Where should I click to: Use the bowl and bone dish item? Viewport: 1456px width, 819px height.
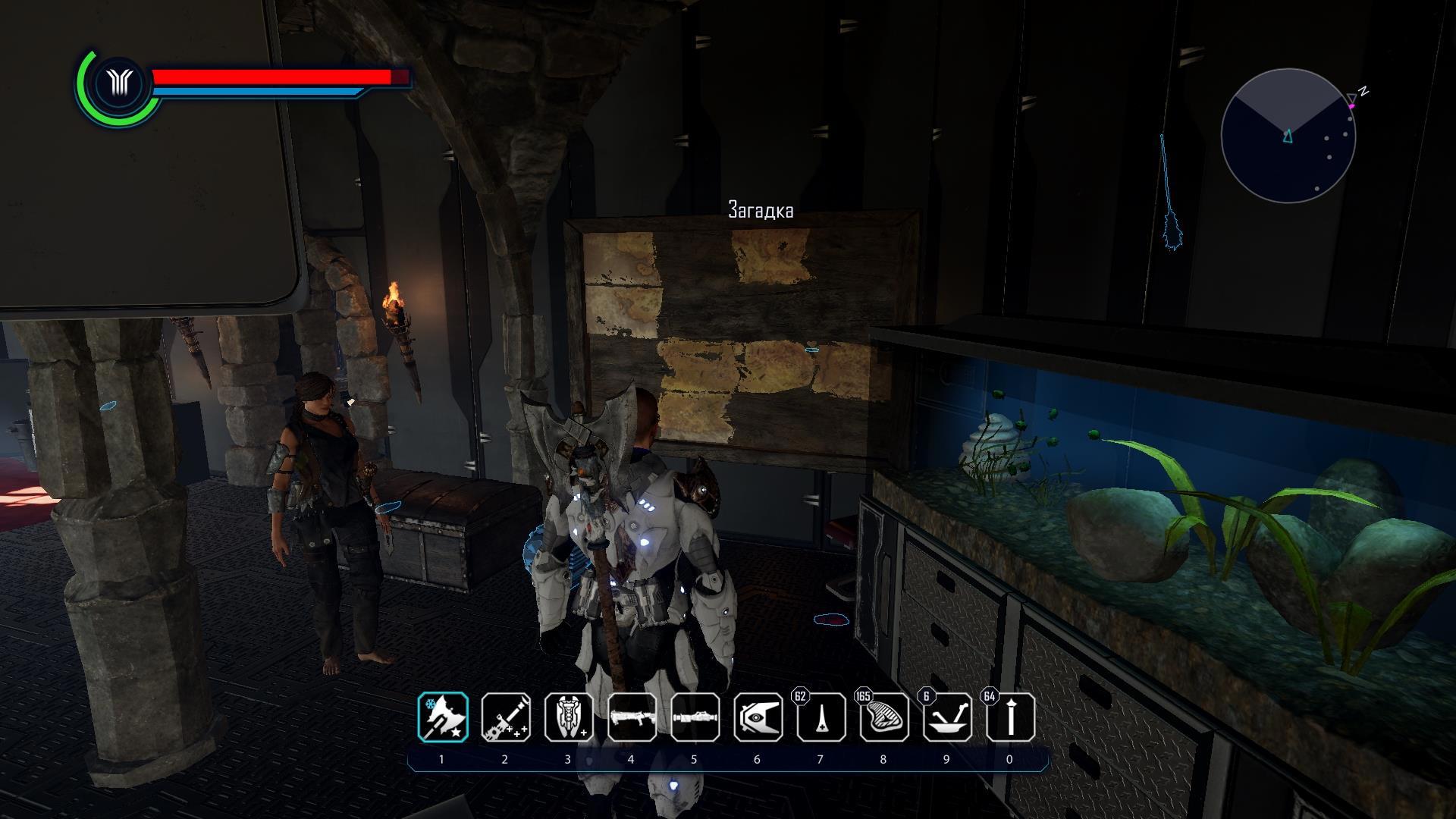click(946, 717)
